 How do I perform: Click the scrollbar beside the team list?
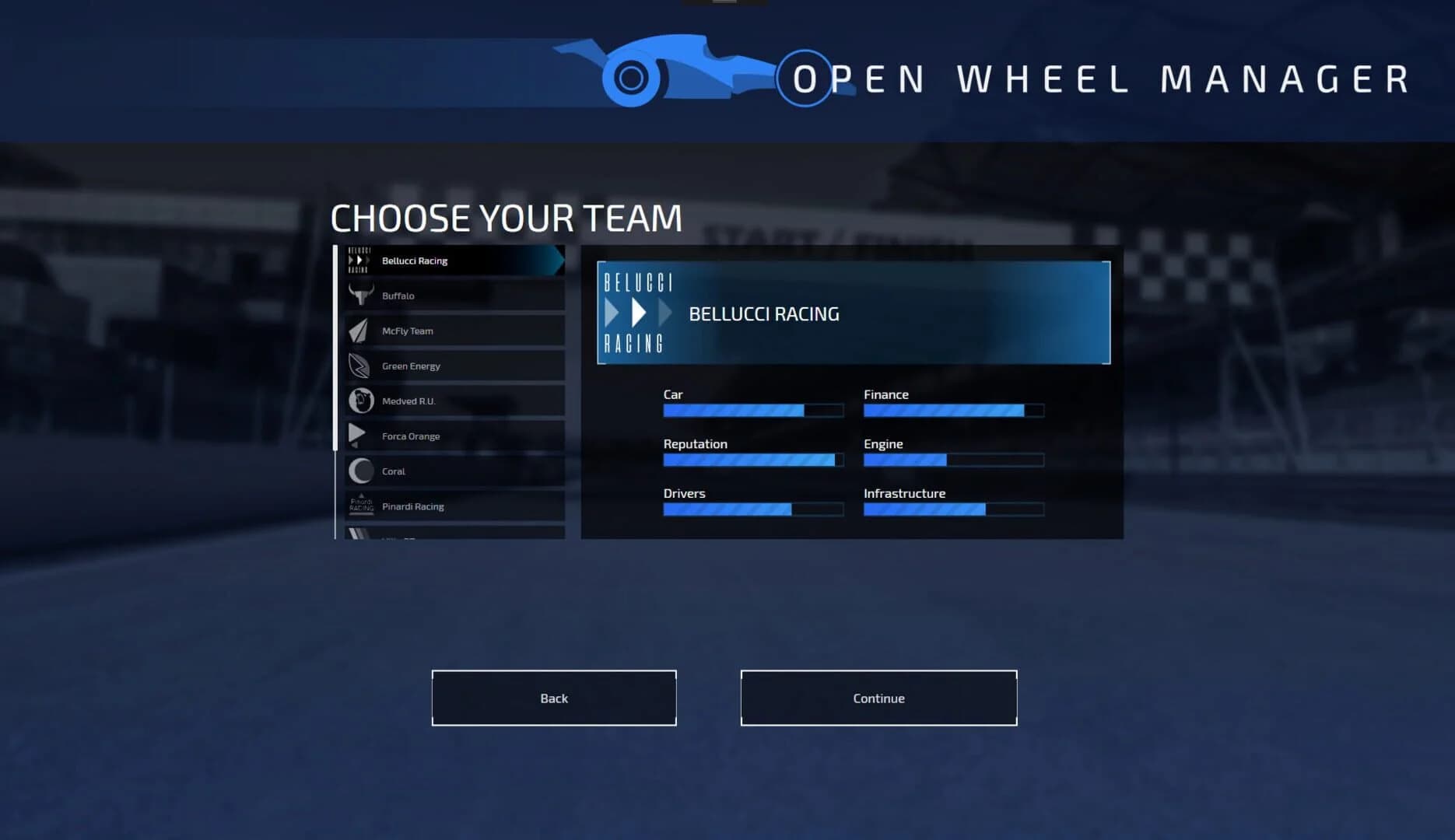tap(336, 342)
